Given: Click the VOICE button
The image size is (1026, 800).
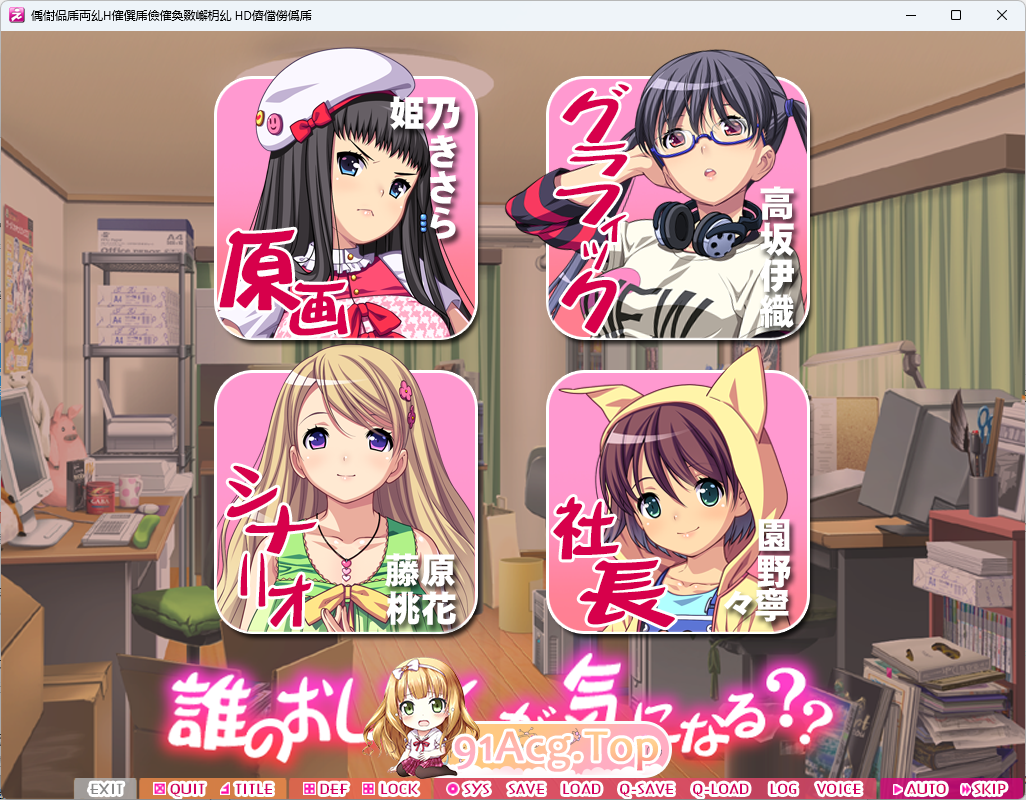Looking at the screenshot, I should pyautogui.click(x=838, y=789).
